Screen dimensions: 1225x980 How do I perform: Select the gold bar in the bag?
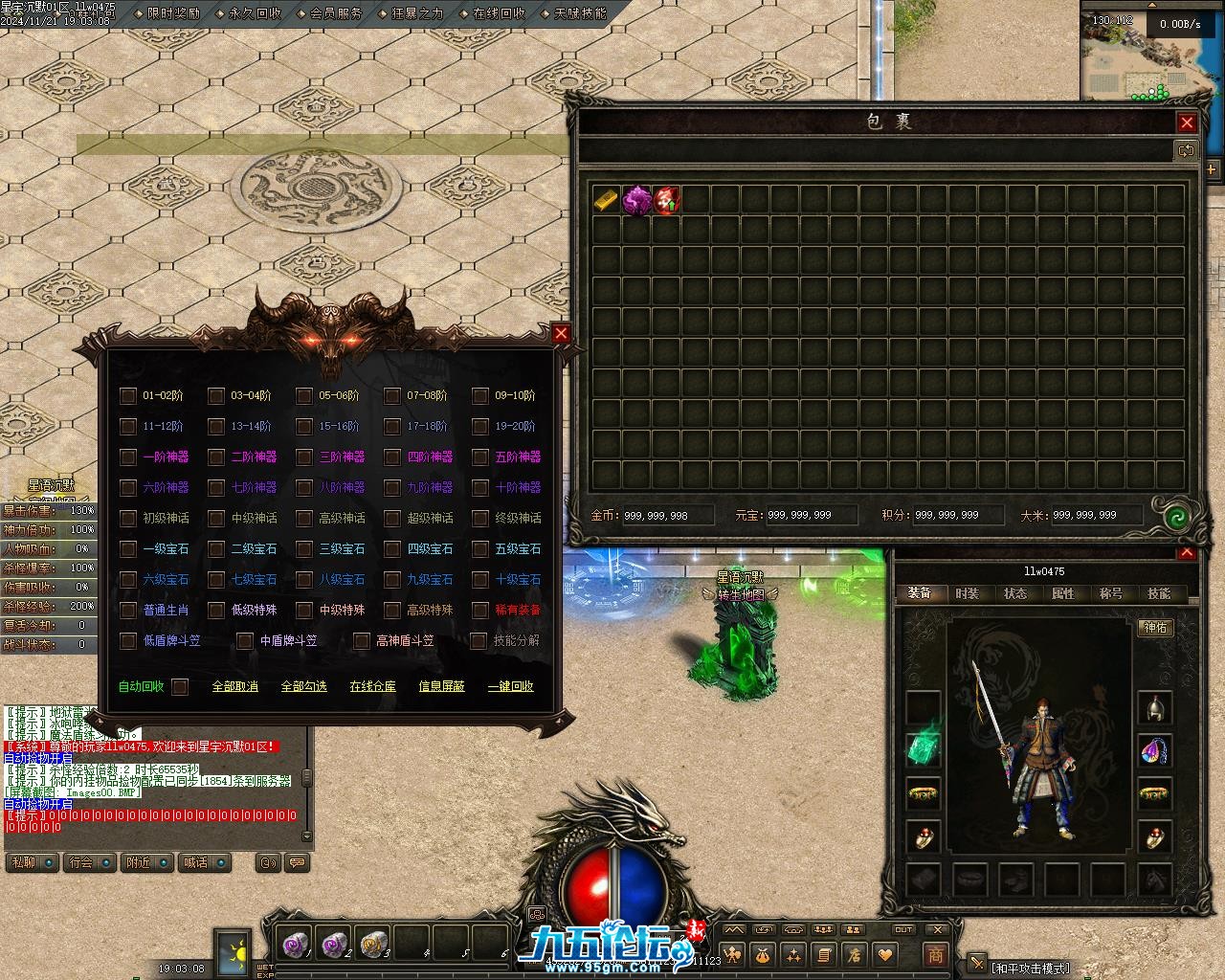(x=607, y=200)
